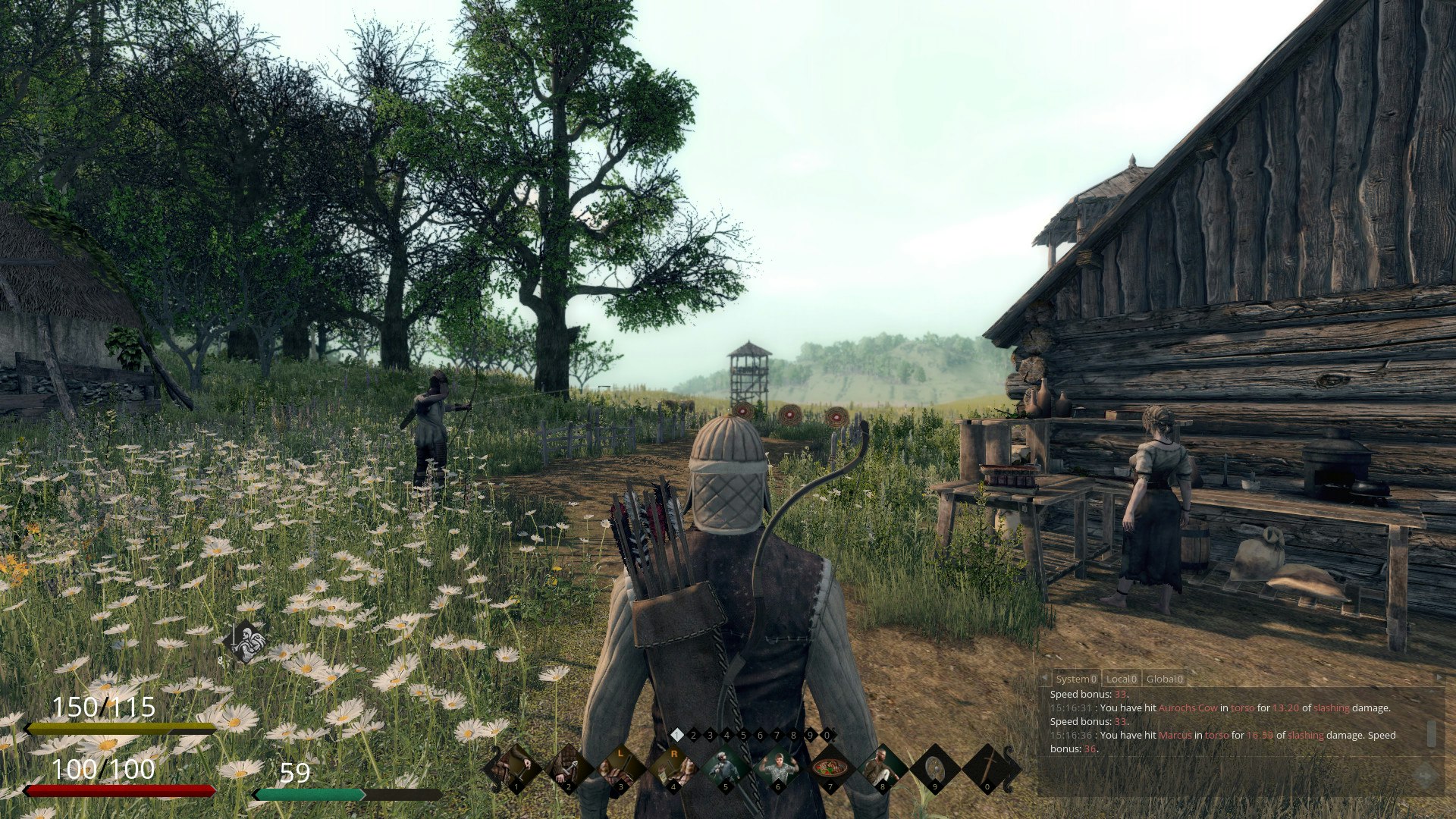Click the left arrow beside chat tabs

pyautogui.click(x=1043, y=678)
